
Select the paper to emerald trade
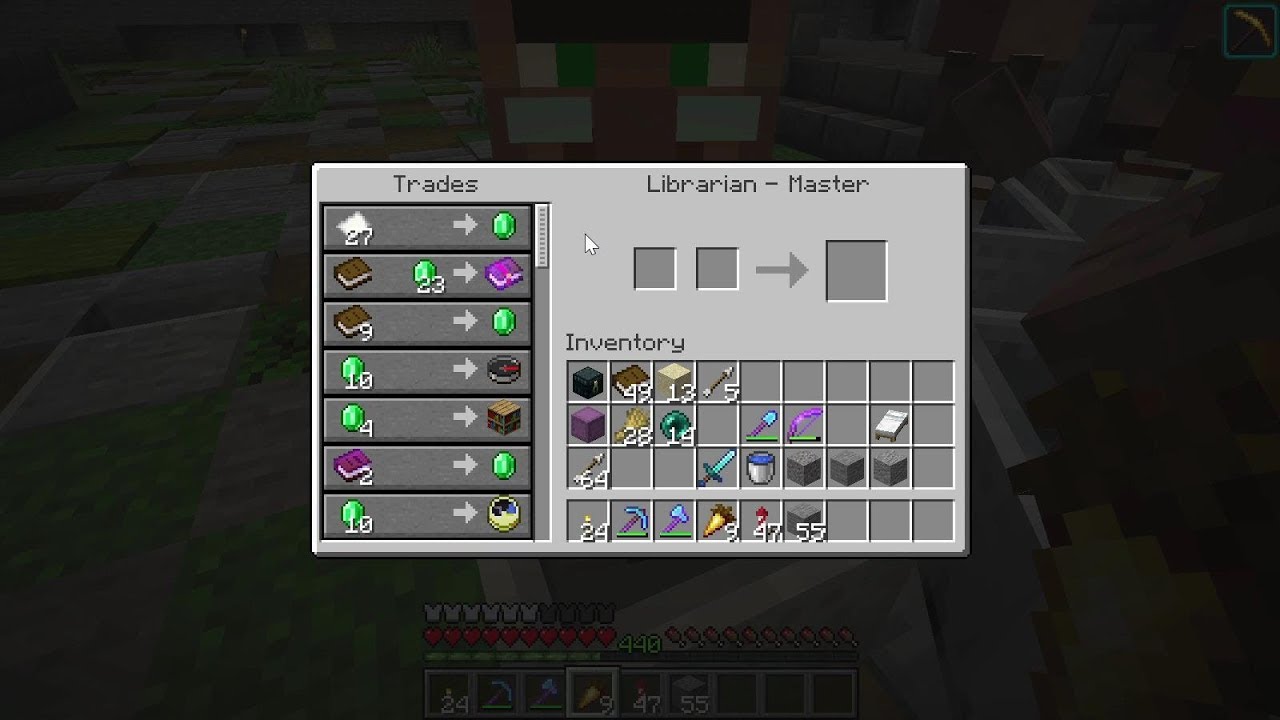(x=427, y=227)
